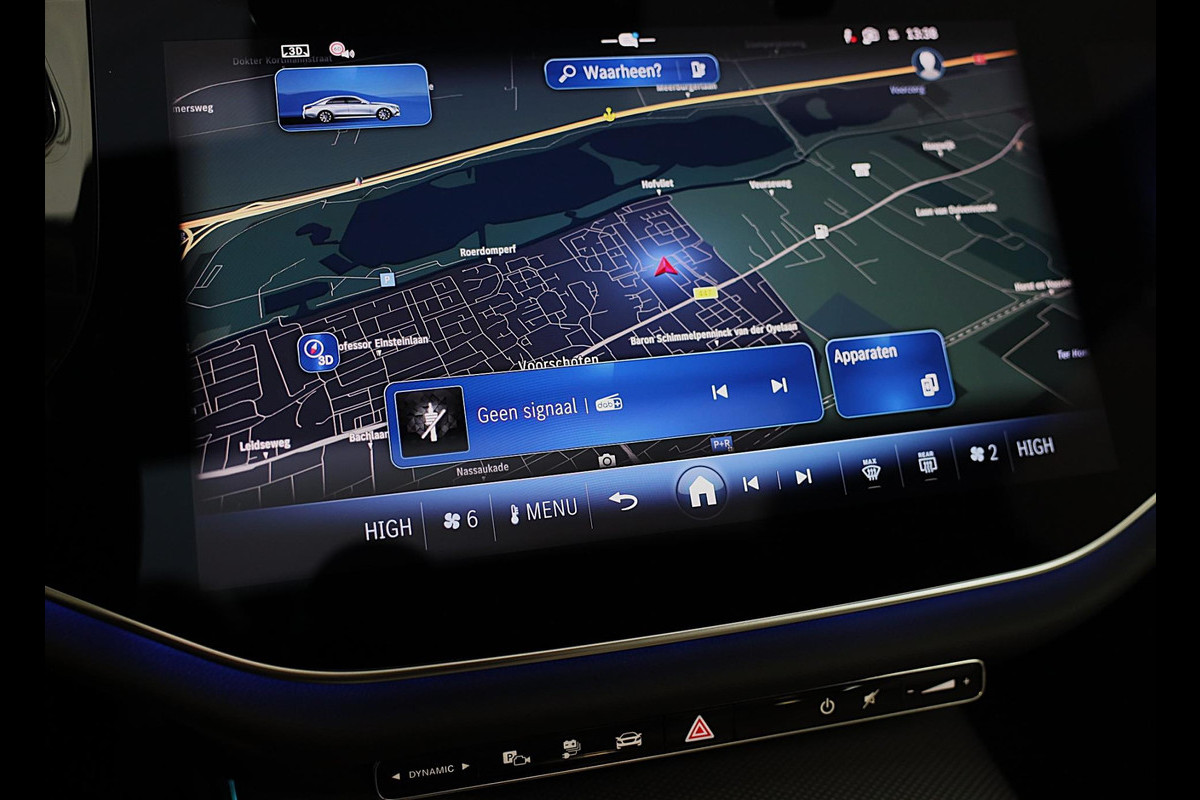The height and width of the screenshot is (800, 1200).
Task: Go to previous station in radio widget
Action: 719,391
